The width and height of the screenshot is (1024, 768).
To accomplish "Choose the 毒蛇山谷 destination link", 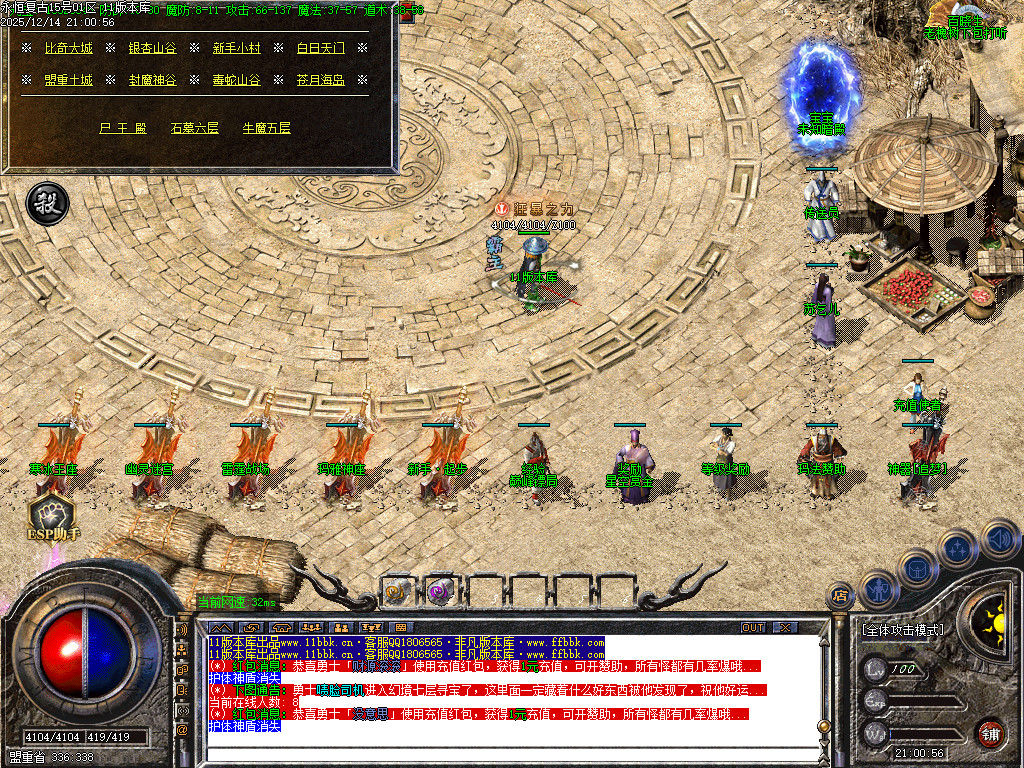I will pyautogui.click(x=236, y=80).
